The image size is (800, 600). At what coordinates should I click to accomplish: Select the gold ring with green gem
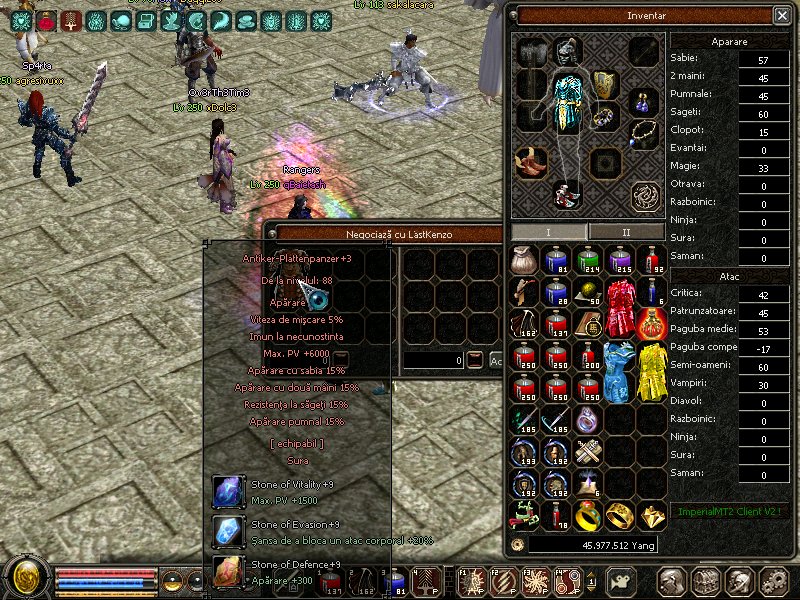point(588,515)
